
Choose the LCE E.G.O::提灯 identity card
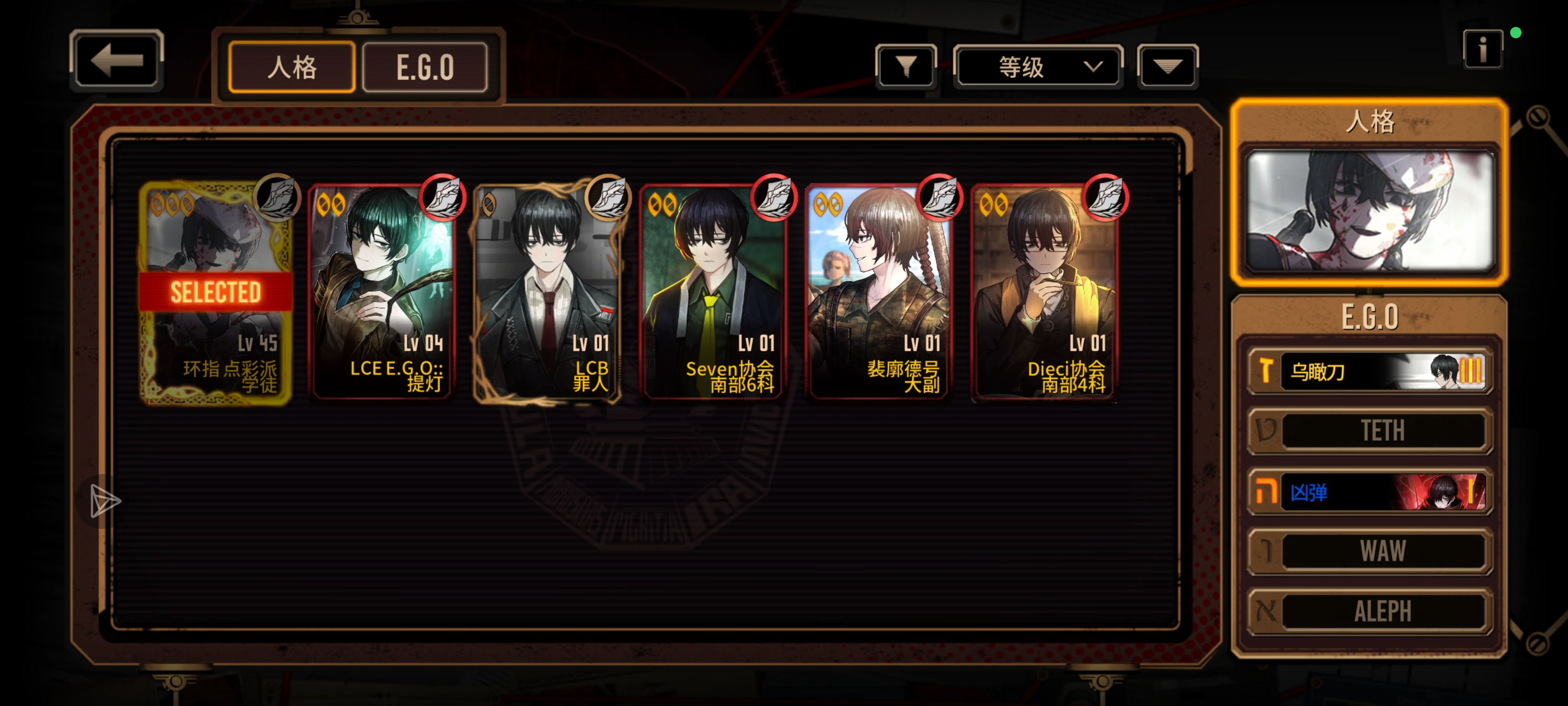click(382, 292)
